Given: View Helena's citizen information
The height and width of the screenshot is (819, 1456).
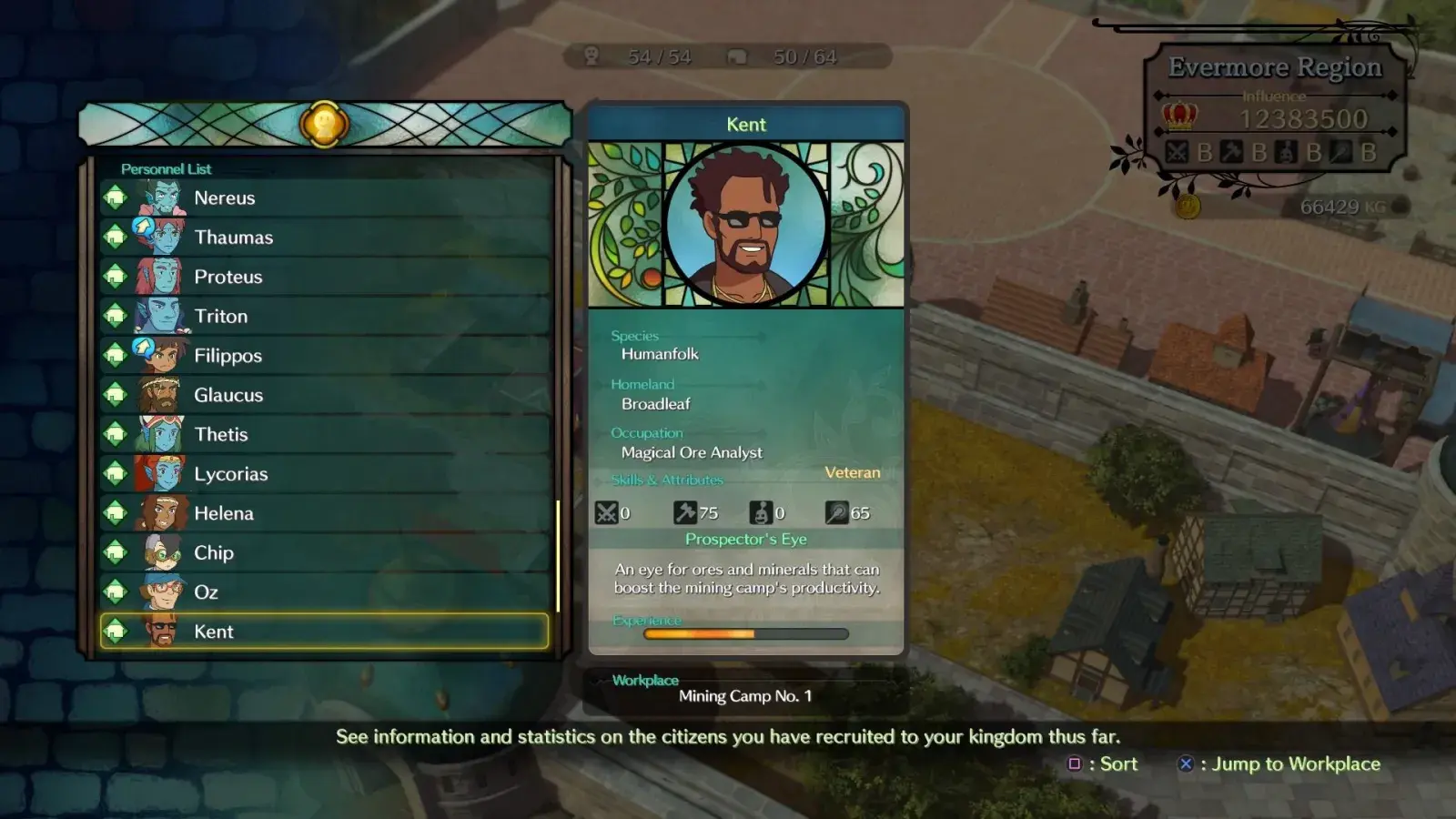Looking at the screenshot, I should pos(324,513).
